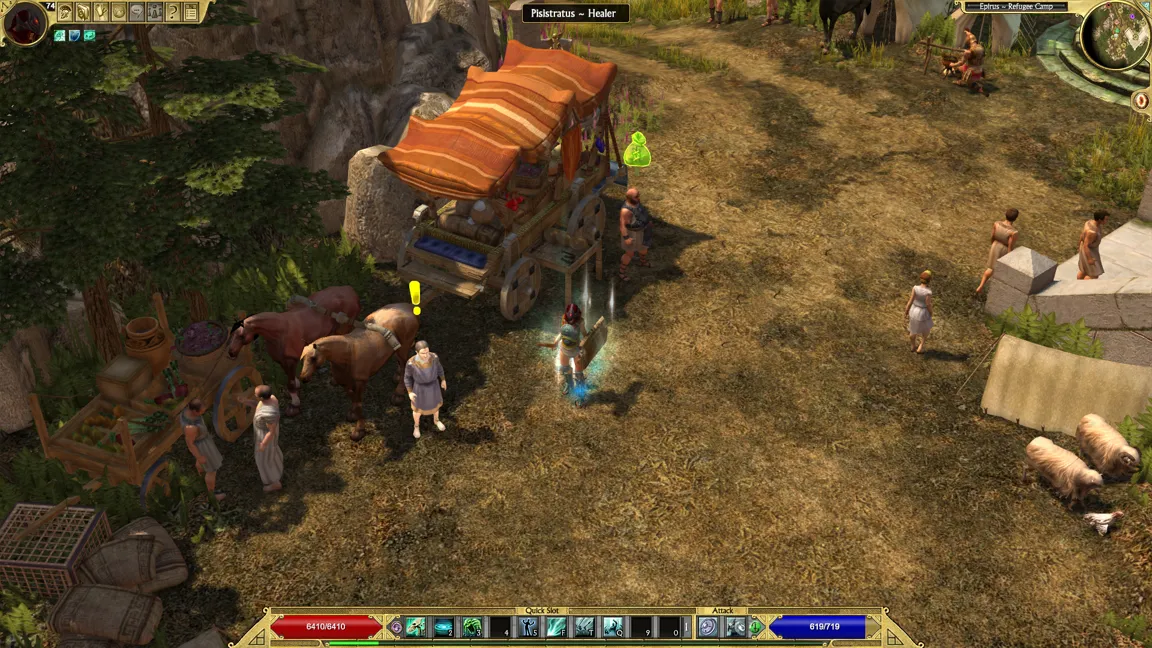This screenshot has height=648, width=1152.
Task: Open the chat speech bubble icon
Action: (137, 12)
